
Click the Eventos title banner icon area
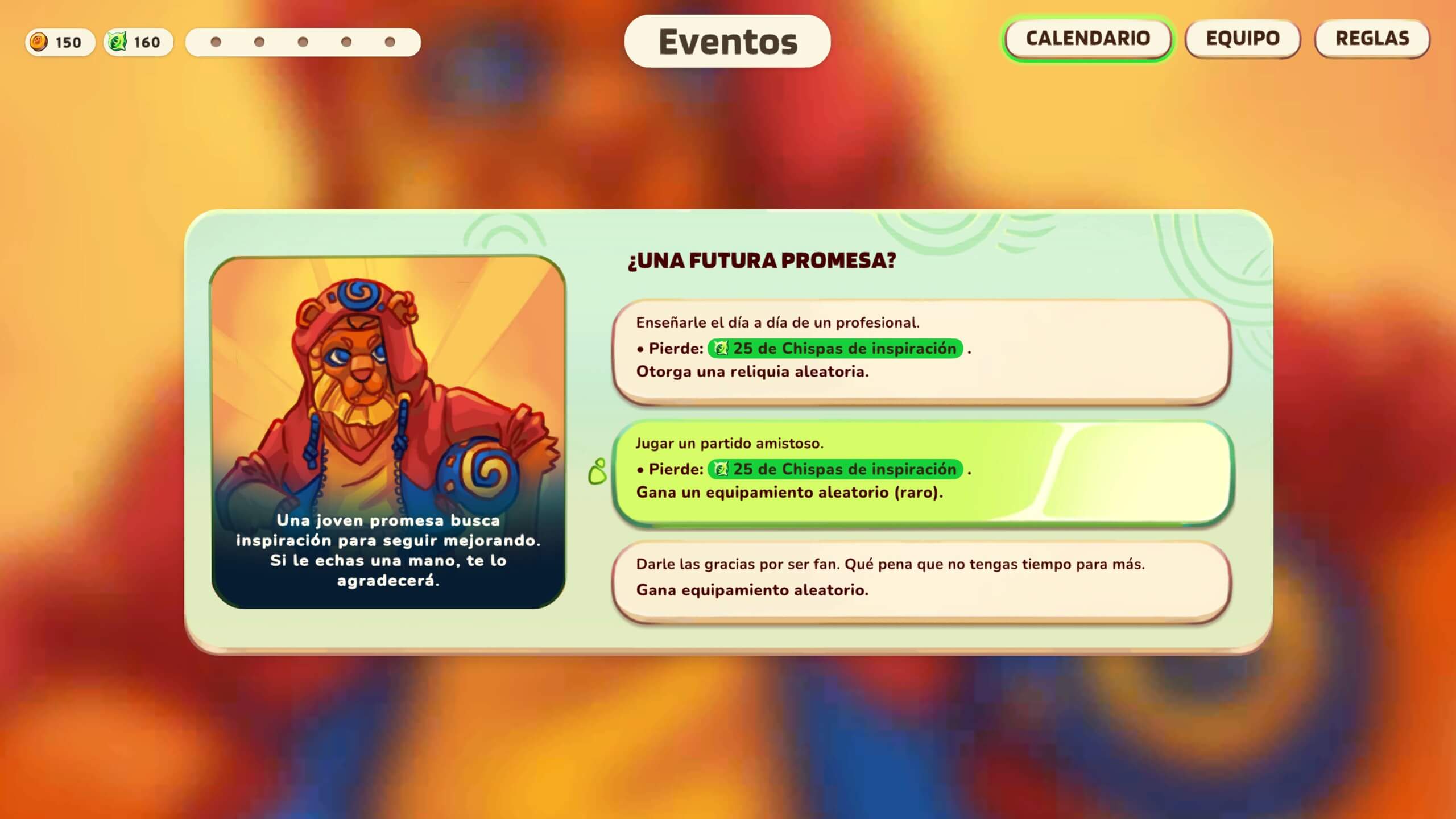tap(728, 41)
